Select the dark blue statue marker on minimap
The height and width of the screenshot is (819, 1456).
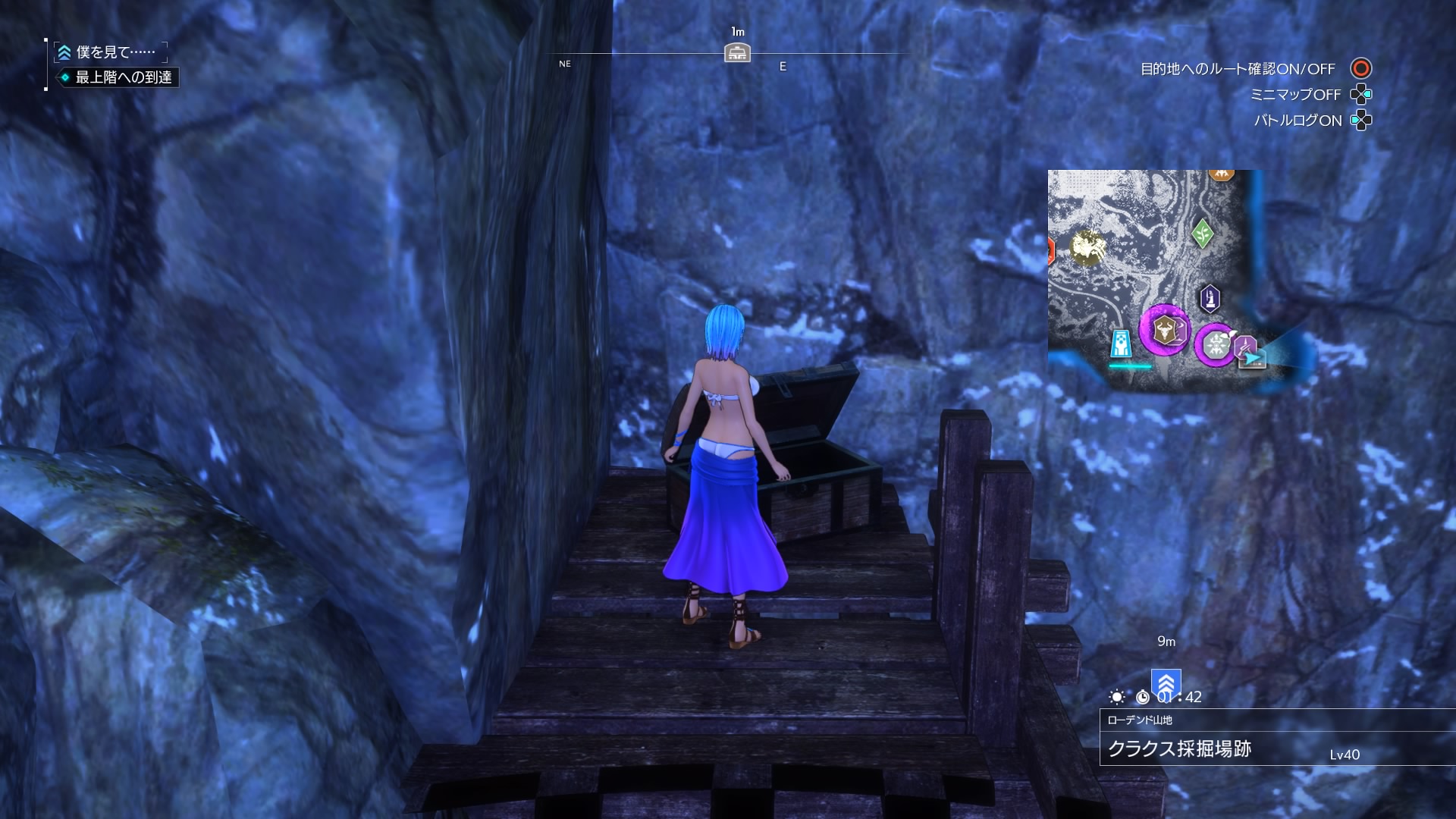coord(1210,298)
